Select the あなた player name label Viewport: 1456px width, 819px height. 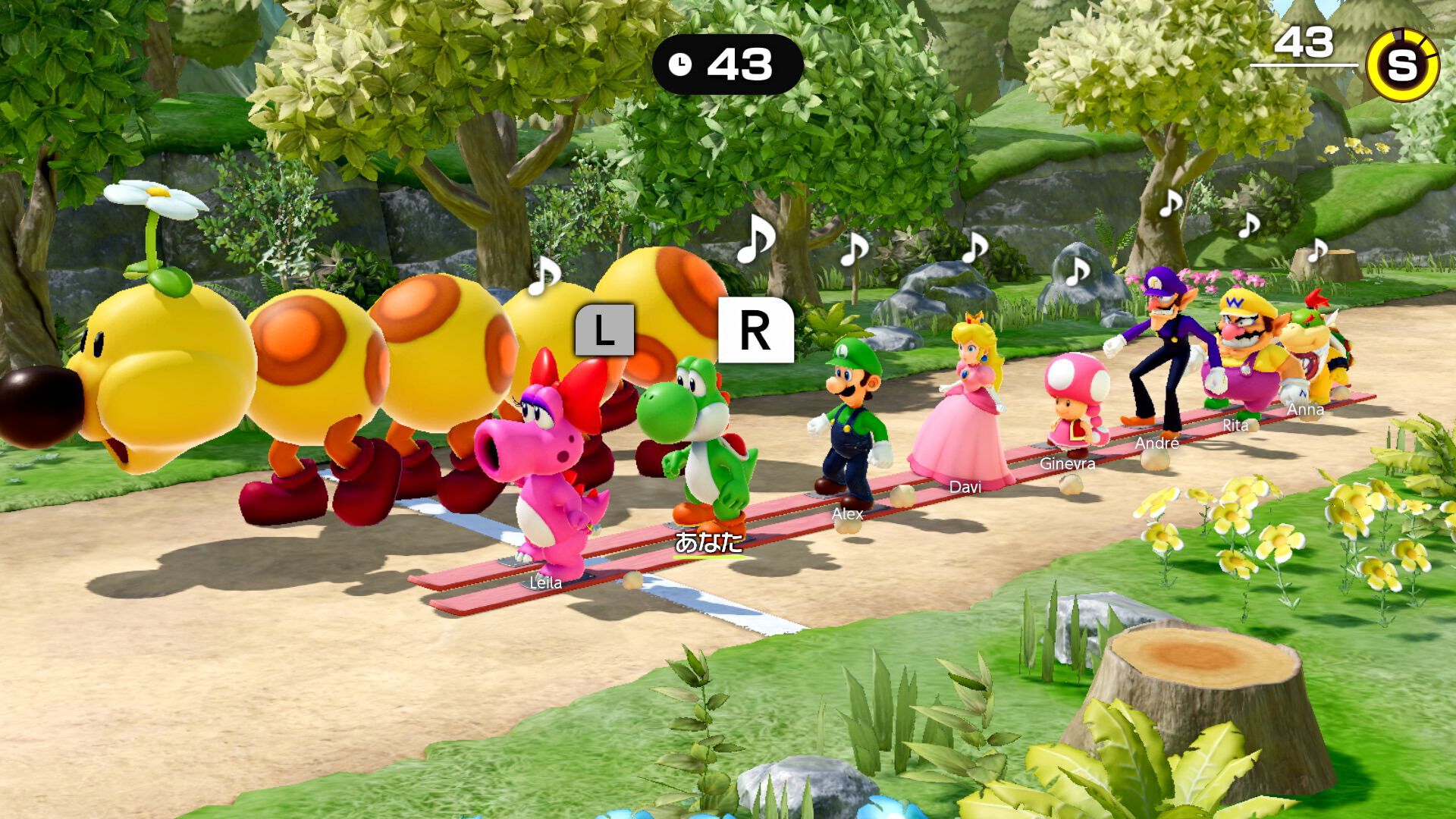[x=707, y=540]
